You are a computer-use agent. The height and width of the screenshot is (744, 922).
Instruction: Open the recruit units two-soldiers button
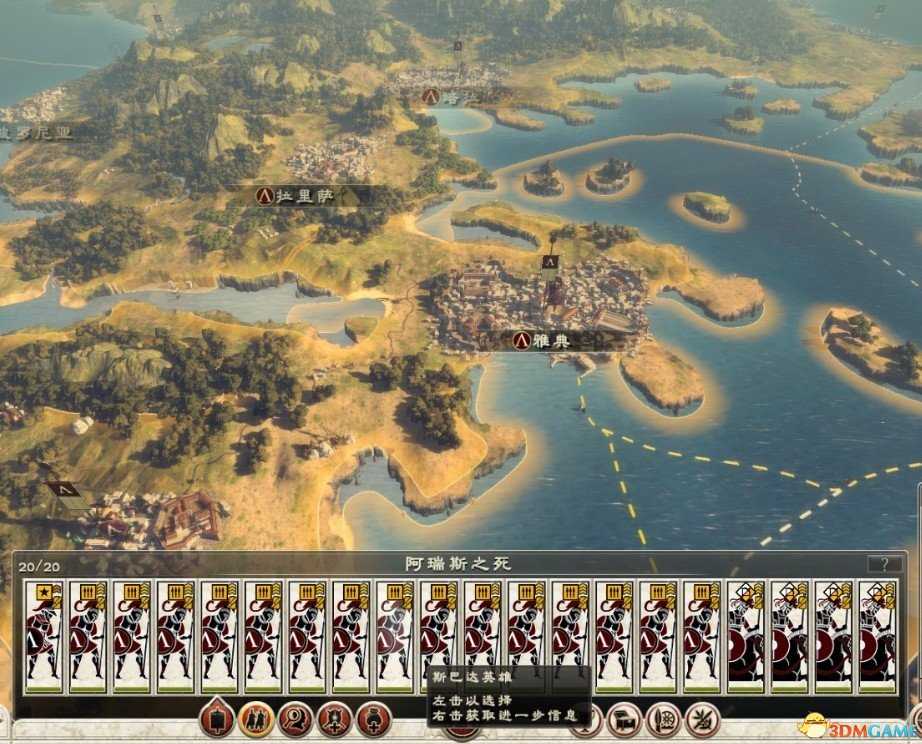click(255, 717)
